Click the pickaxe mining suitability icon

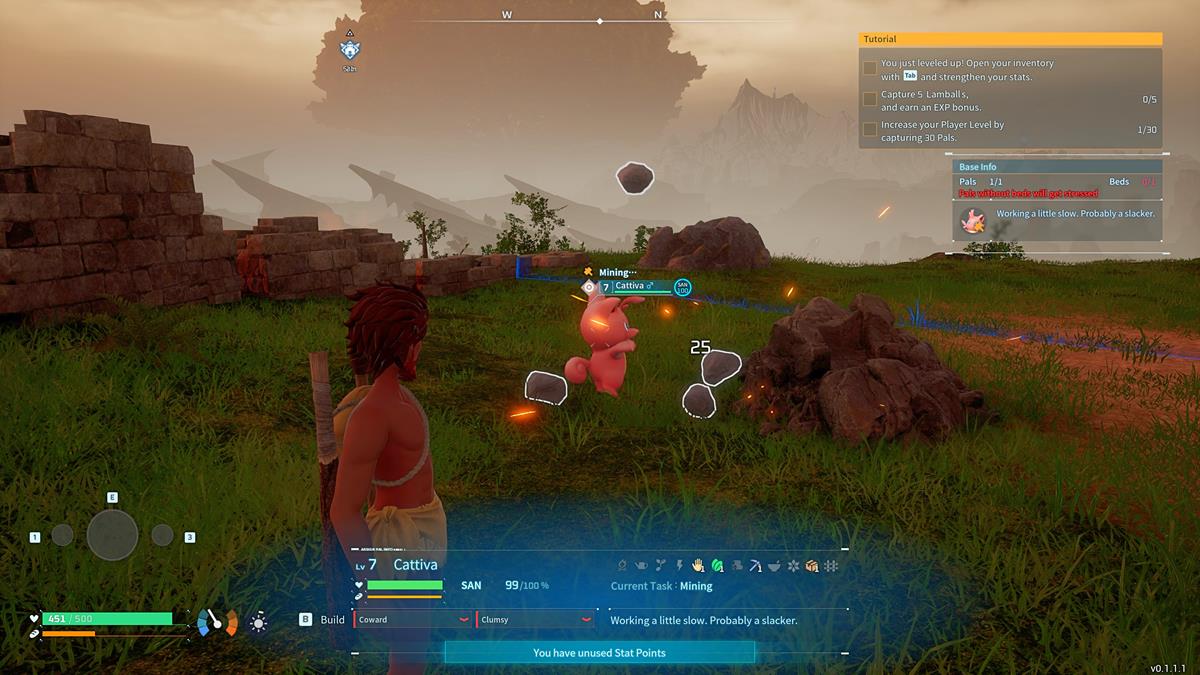point(754,566)
